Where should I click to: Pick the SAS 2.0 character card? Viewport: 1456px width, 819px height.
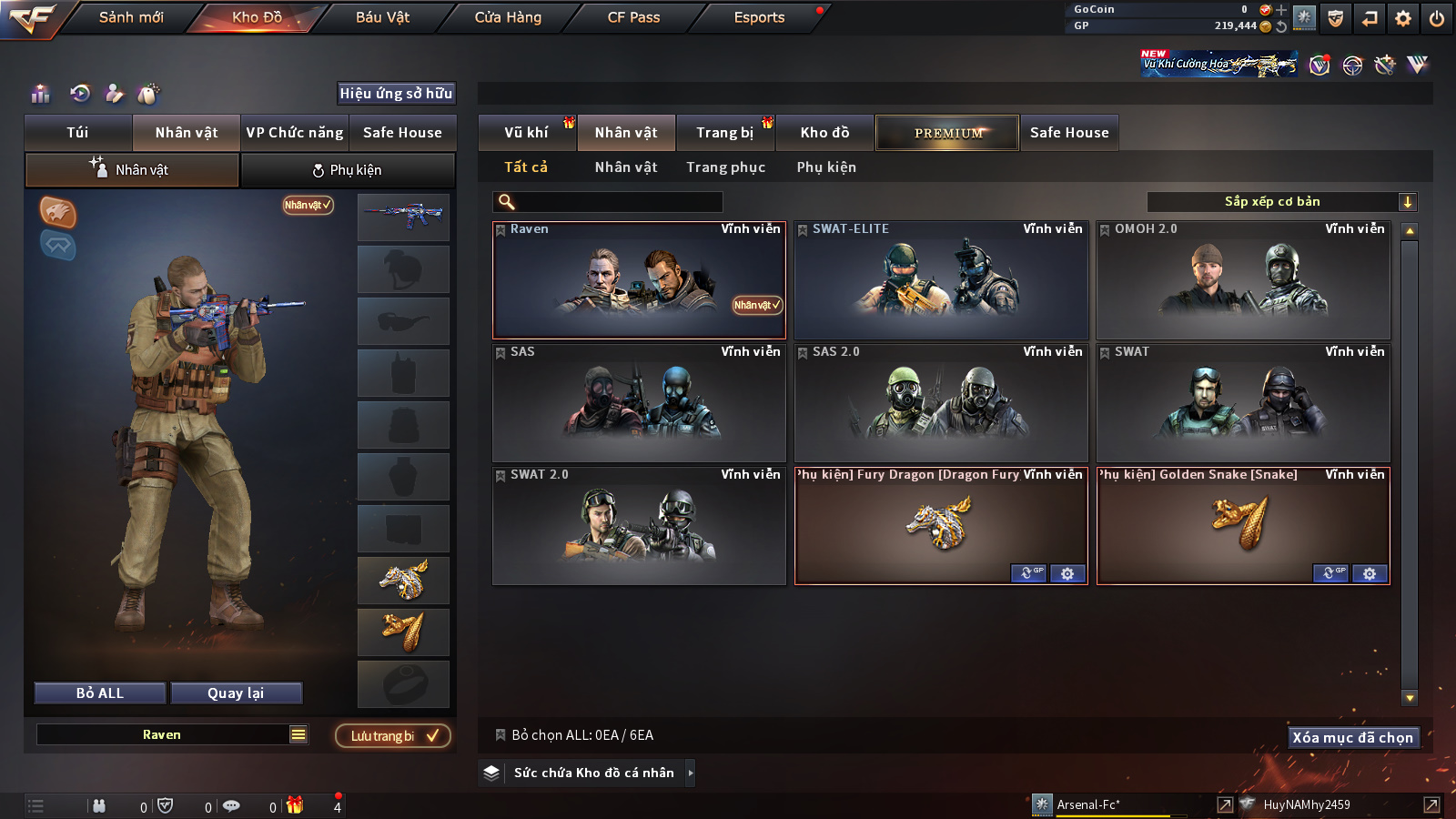point(941,403)
